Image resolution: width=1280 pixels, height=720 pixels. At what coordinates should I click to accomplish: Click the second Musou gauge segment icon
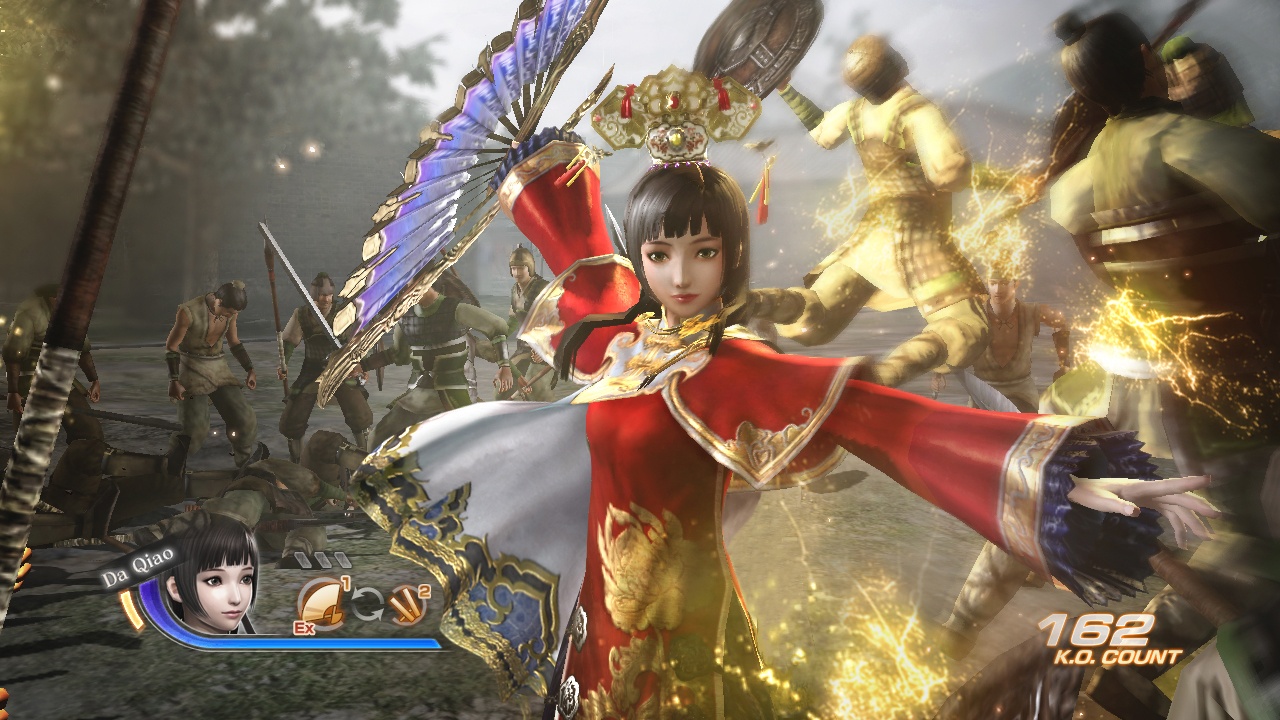pos(323,559)
